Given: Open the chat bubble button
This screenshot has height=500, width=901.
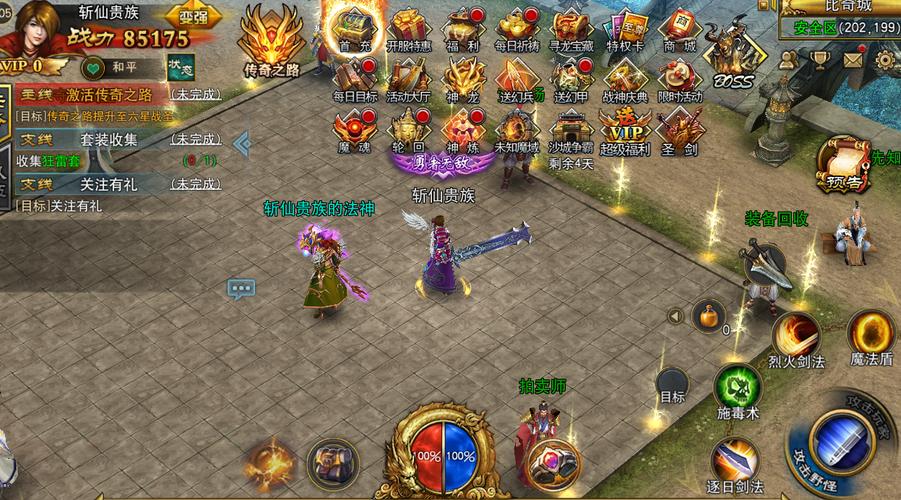Looking at the screenshot, I should (240, 289).
